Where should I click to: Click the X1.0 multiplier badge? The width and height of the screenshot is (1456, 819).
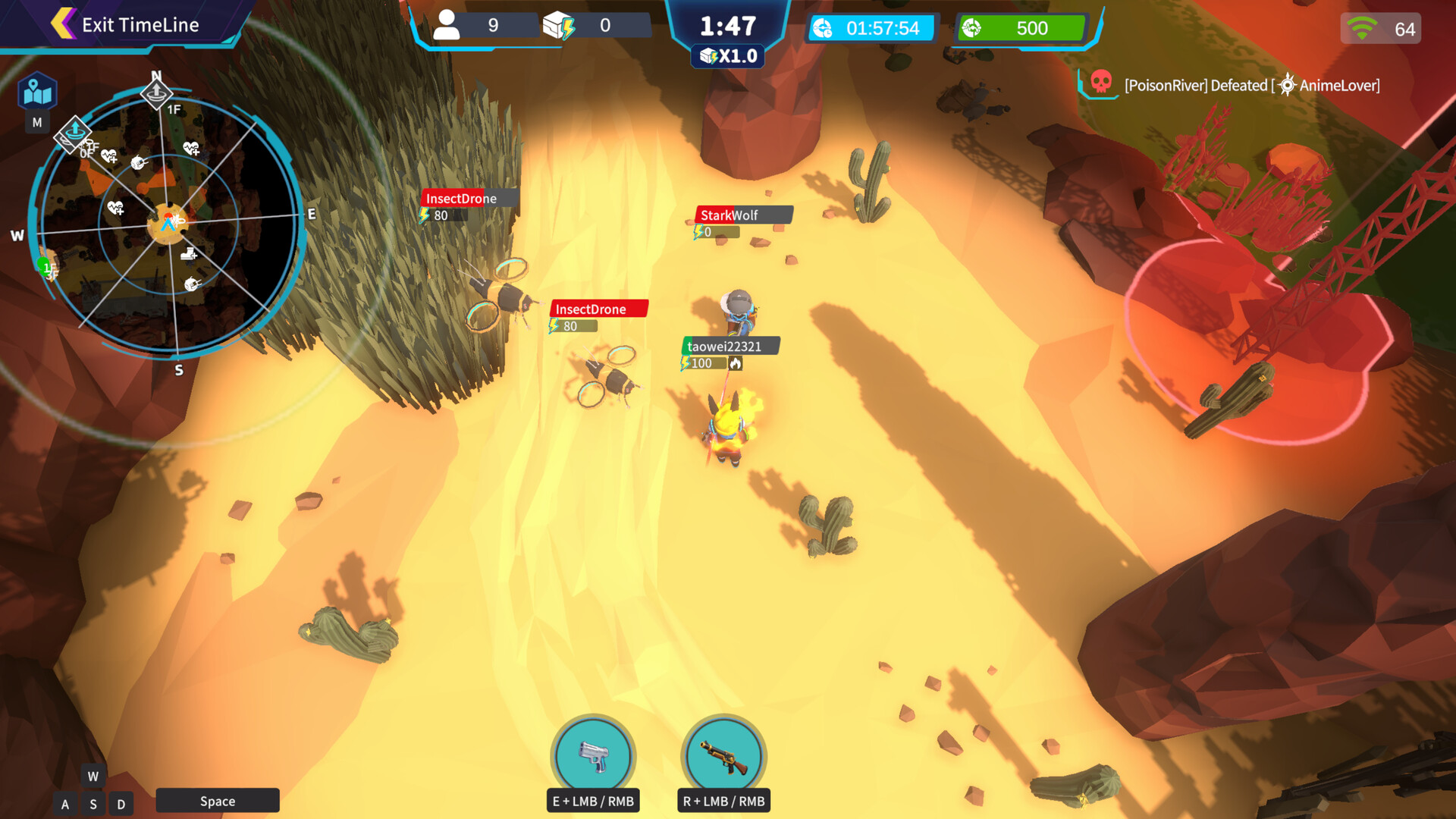click(727, 55)
